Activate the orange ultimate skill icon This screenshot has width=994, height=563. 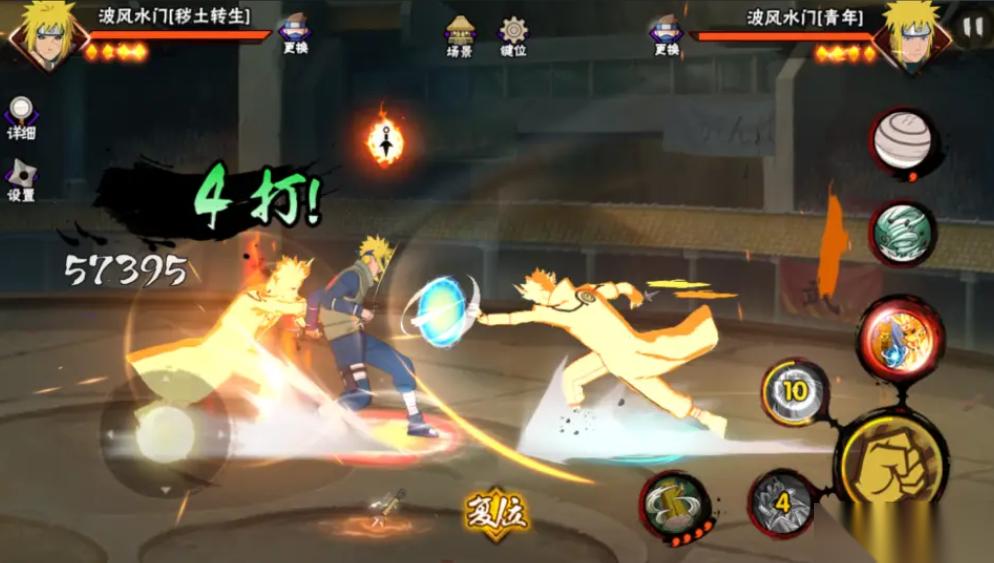(x=900, y=338)
